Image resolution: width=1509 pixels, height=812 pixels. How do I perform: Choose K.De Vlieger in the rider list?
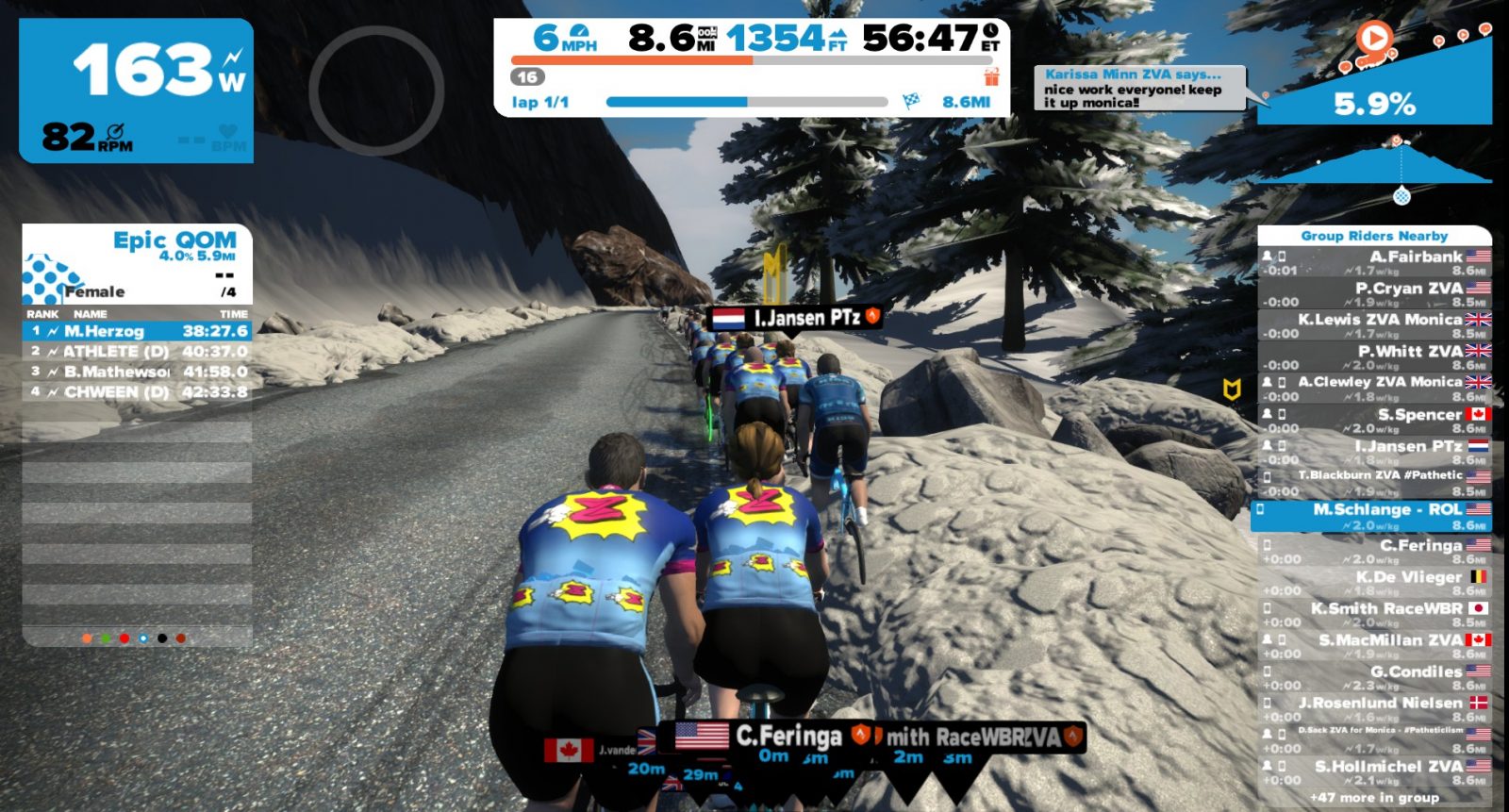(1375, 583)
